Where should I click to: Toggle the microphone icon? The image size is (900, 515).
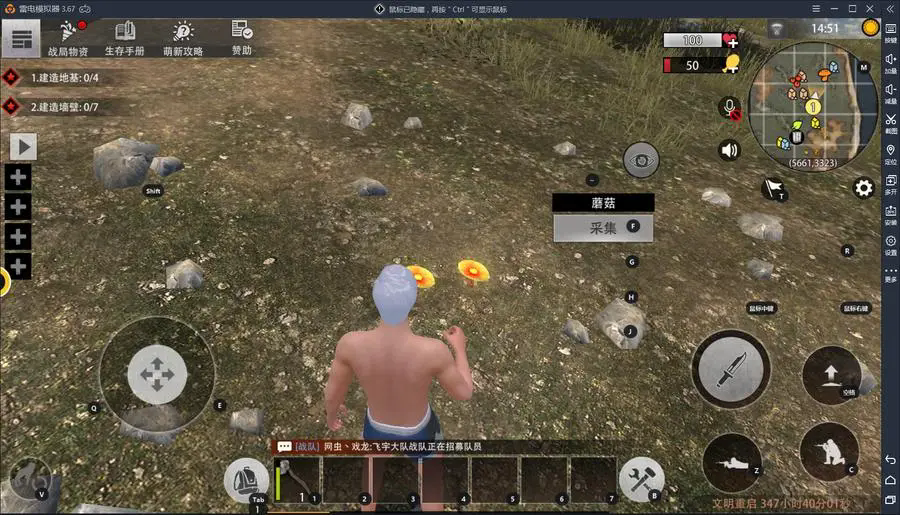tap(730, 107)
